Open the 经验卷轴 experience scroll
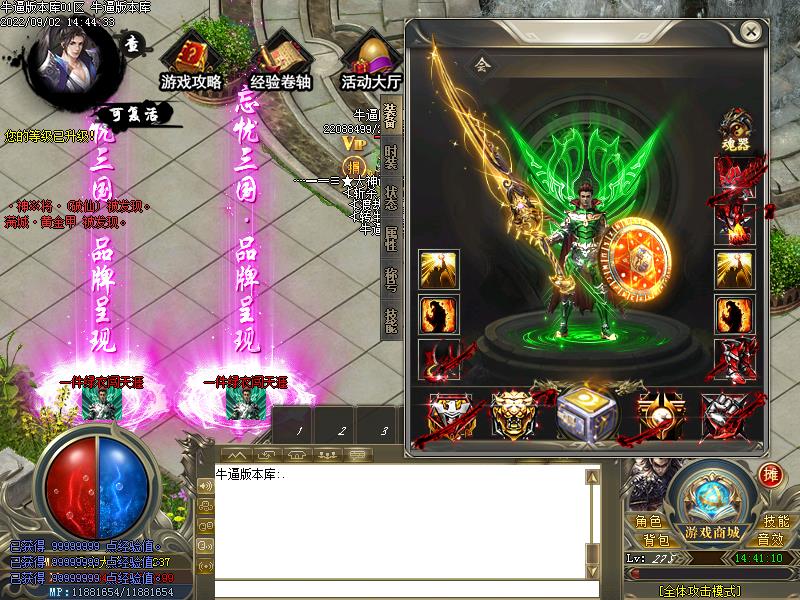Screen dimensions: 800x600 (x=279, y=60)
